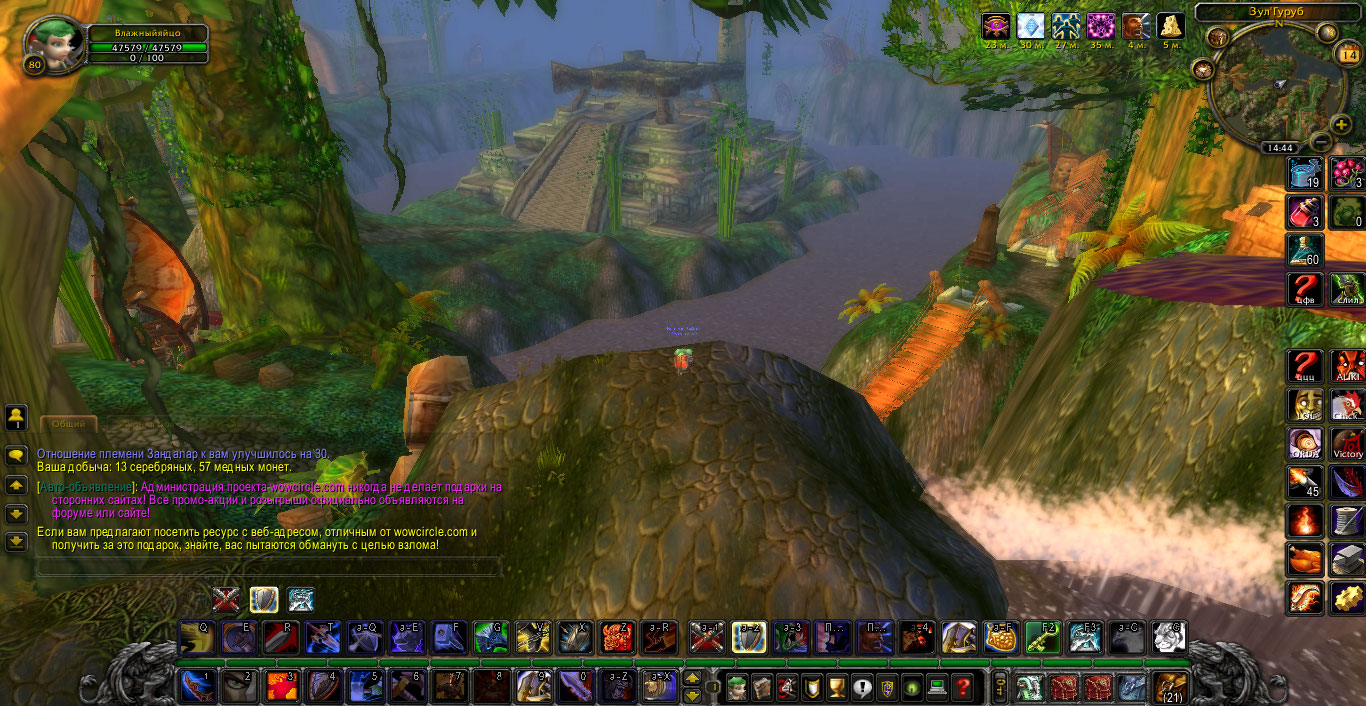Zoom out the minimap with minus button
Viewport: 1366px width, 706px height.
tap(1319, 141)
